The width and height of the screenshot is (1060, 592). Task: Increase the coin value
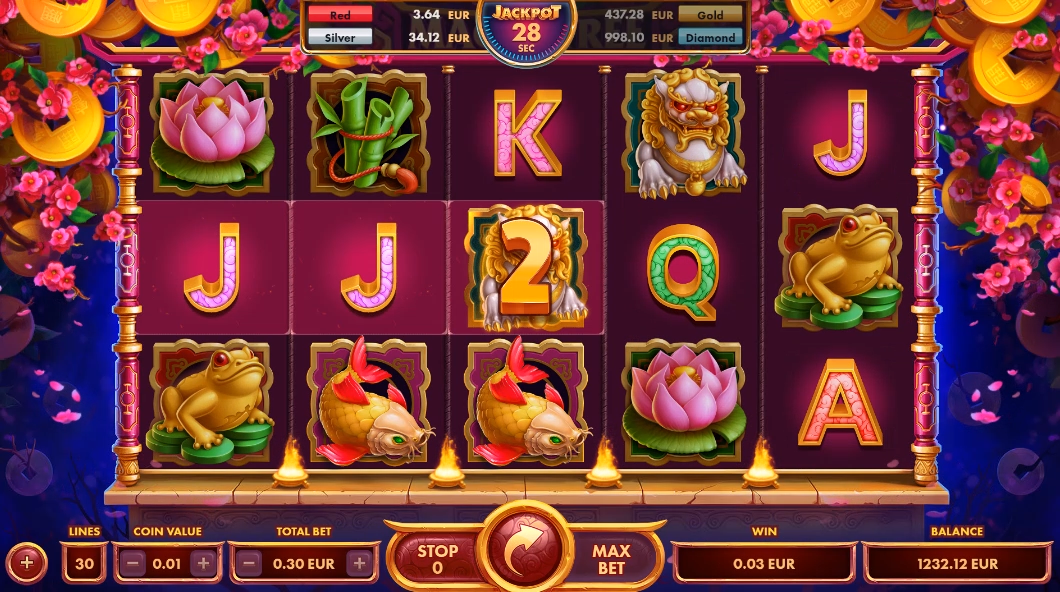click(203, 563)
